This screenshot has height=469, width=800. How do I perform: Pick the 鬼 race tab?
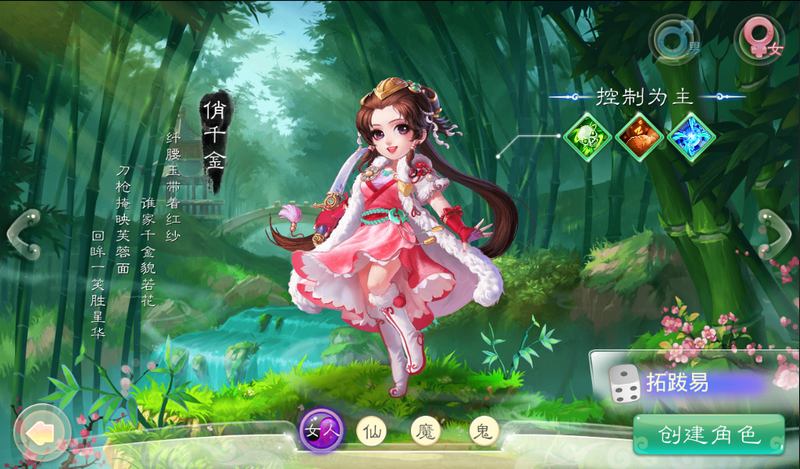[x=484, y=431]
